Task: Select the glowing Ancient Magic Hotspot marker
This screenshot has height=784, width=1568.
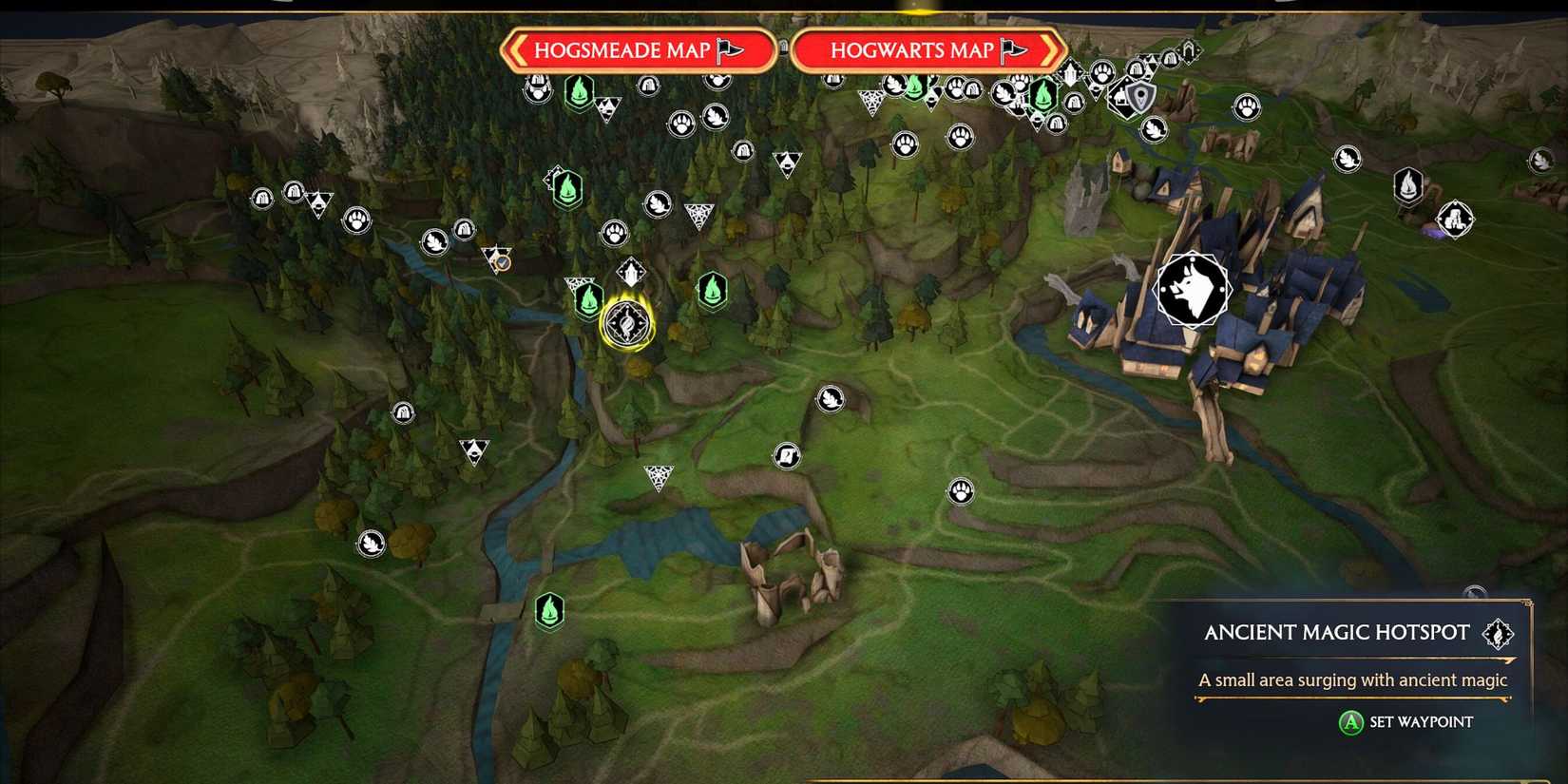Action: pos(625,323)
